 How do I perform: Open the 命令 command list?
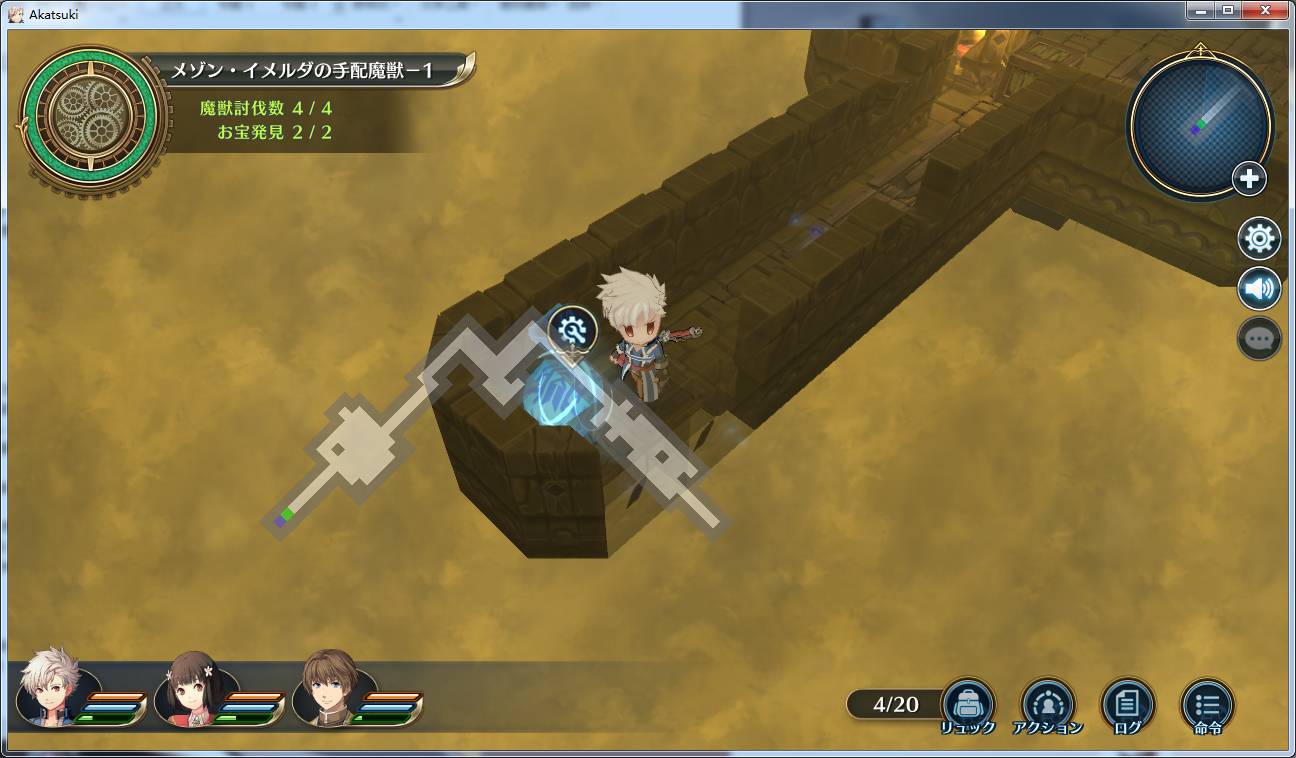[1207, 703]
